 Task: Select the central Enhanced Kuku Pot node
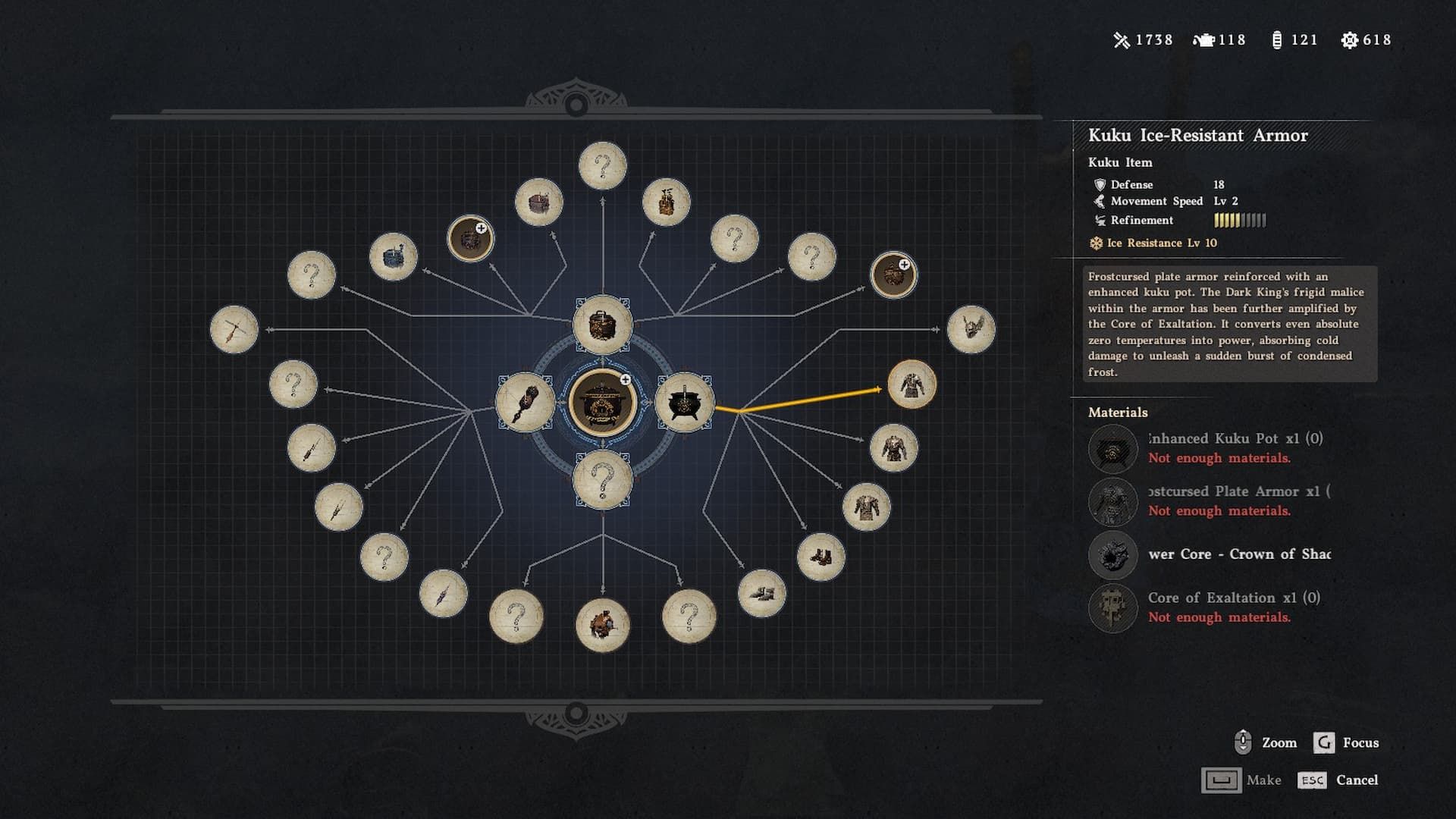(x=602, y=403)
